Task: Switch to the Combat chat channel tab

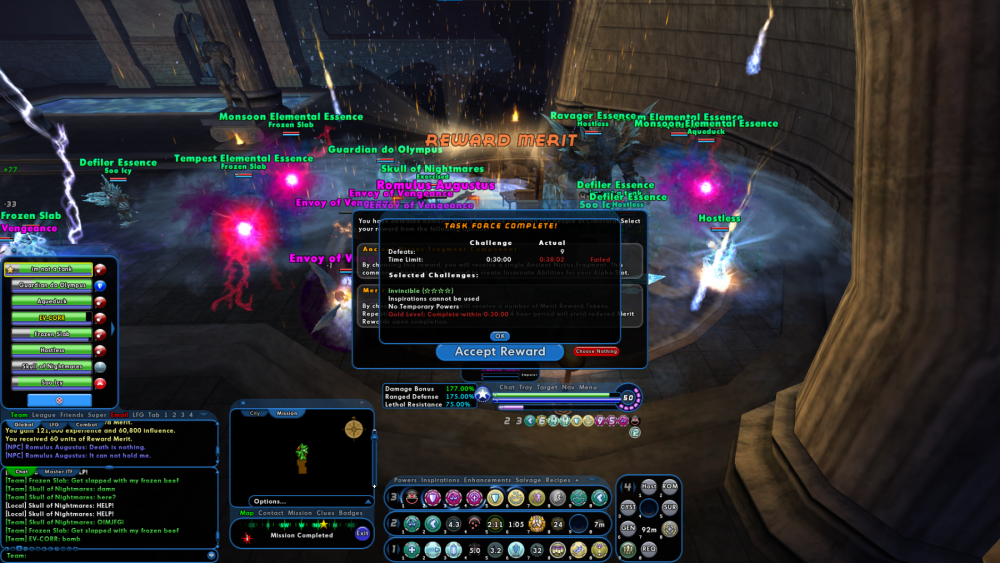Action: click(x=84, y=424)
